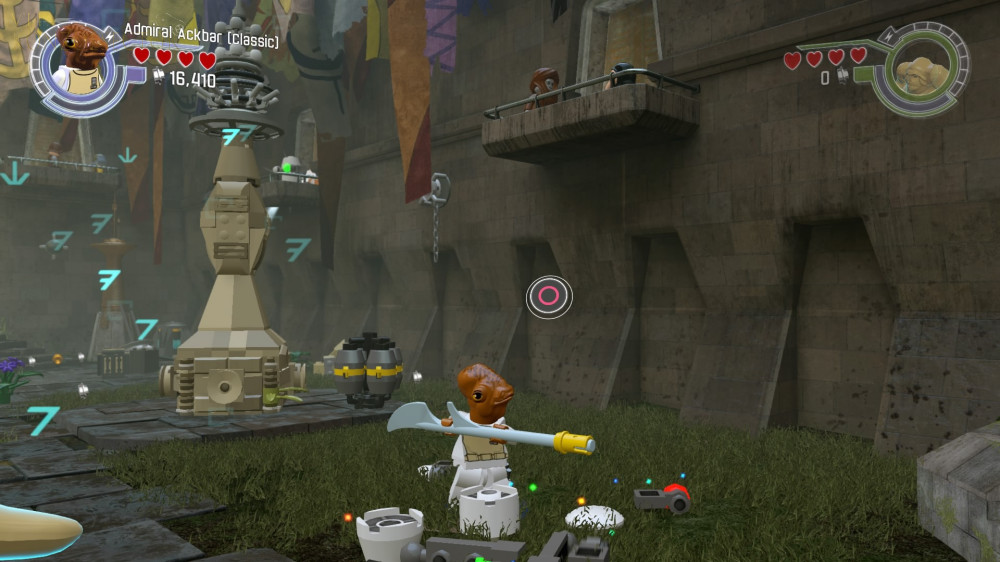Click the second player character portrait

click(x=918, y=71)
